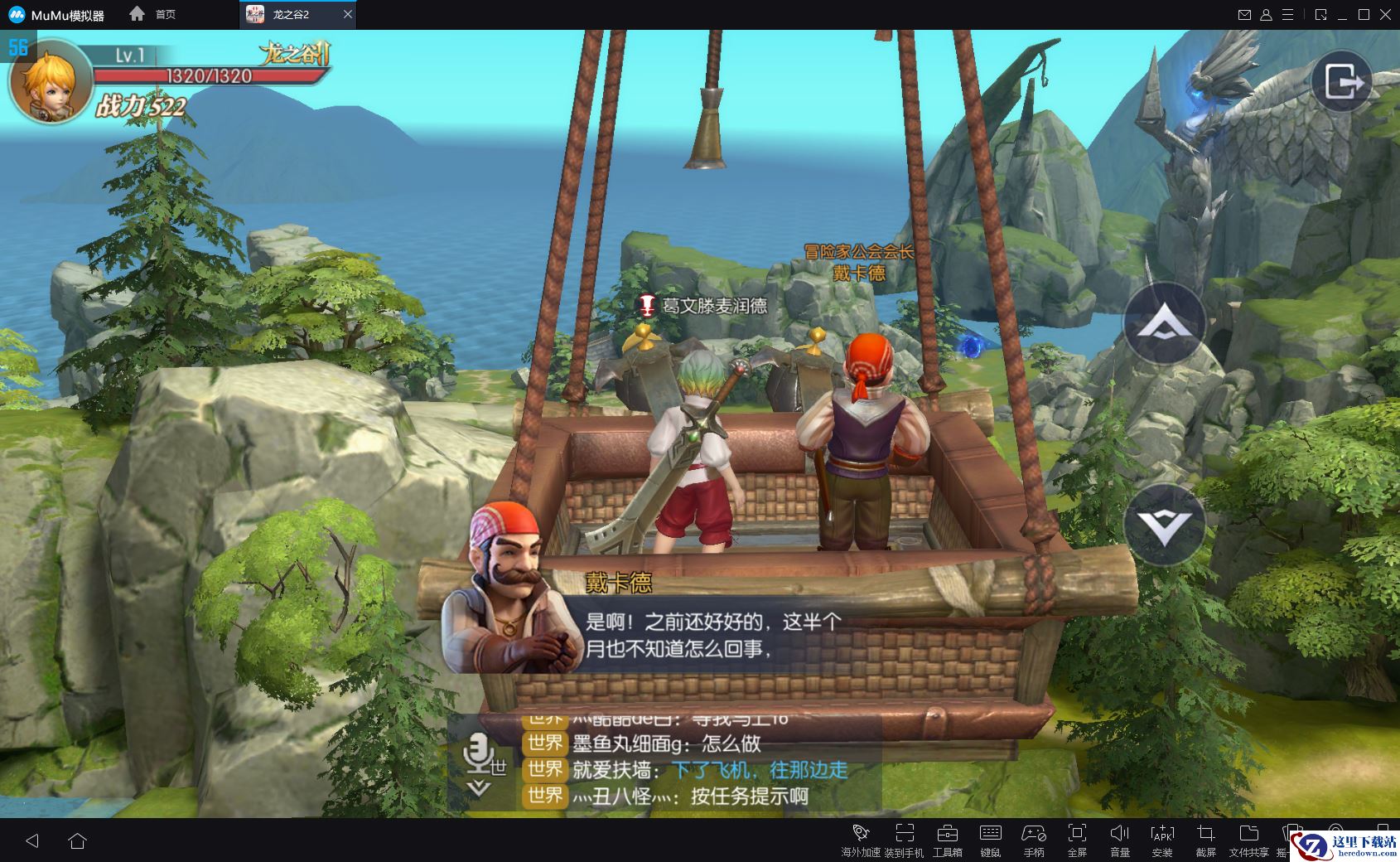Open the 工具箱 toolbox
The image size is (1400, 862).
click(x=947, y=839)
